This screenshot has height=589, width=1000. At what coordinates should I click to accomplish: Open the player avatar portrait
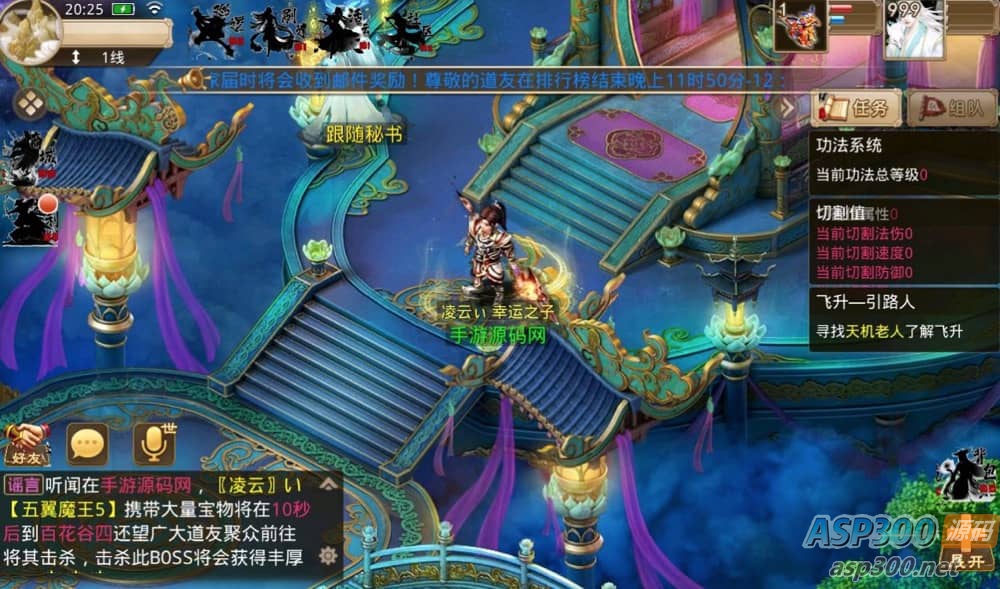click(x=31, y=30)
